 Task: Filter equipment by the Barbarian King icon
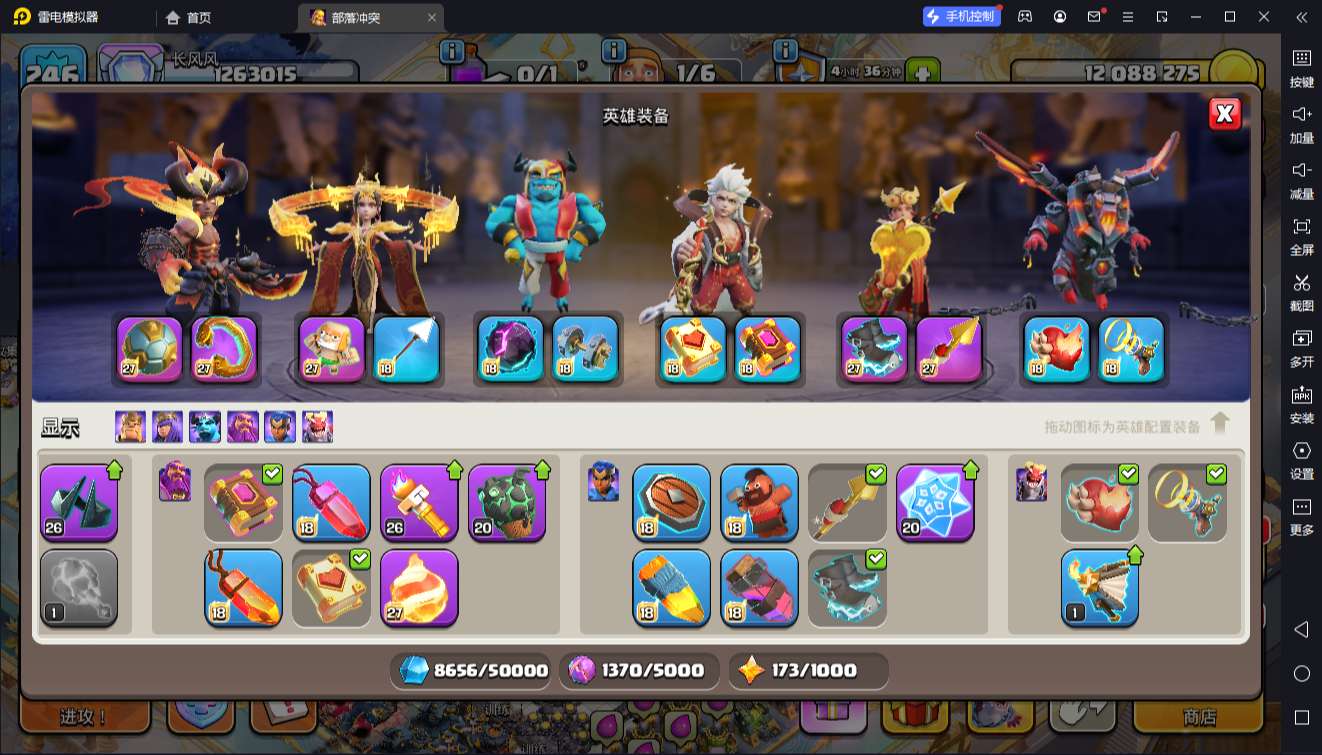130,427
